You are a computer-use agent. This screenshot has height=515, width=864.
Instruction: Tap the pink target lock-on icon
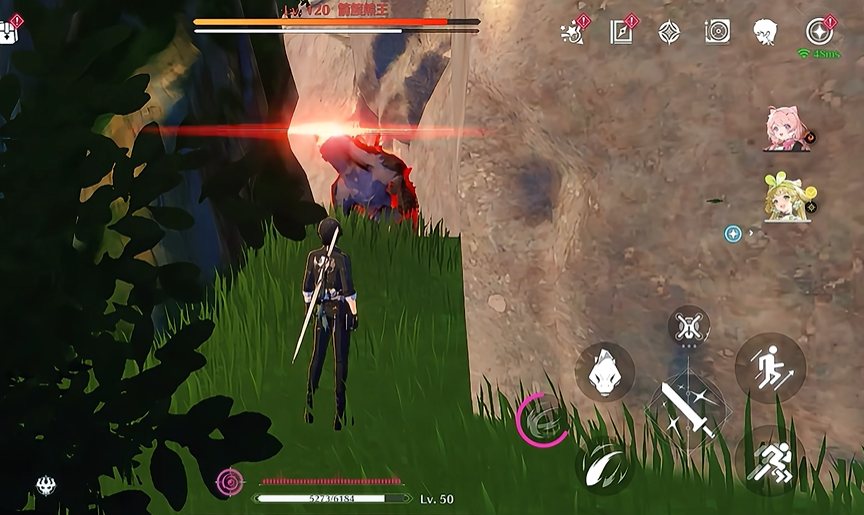[x=230, y=482]
